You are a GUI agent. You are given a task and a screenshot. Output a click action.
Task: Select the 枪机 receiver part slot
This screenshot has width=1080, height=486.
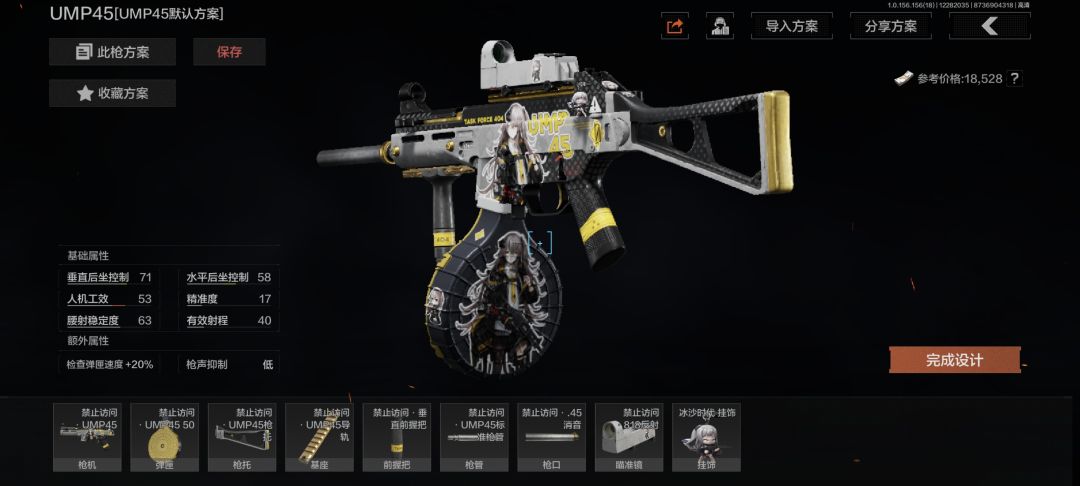click(x=88, y=437)
